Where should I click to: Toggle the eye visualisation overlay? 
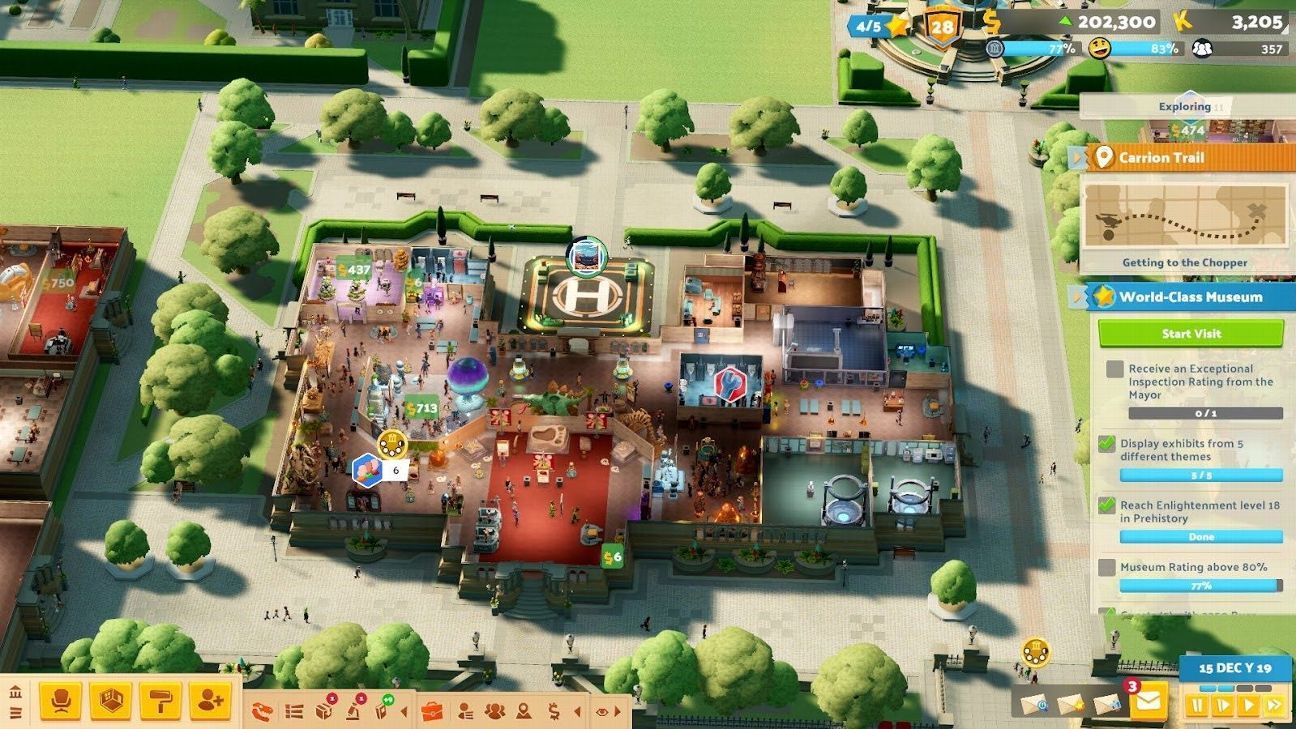[x=602, y=711]
